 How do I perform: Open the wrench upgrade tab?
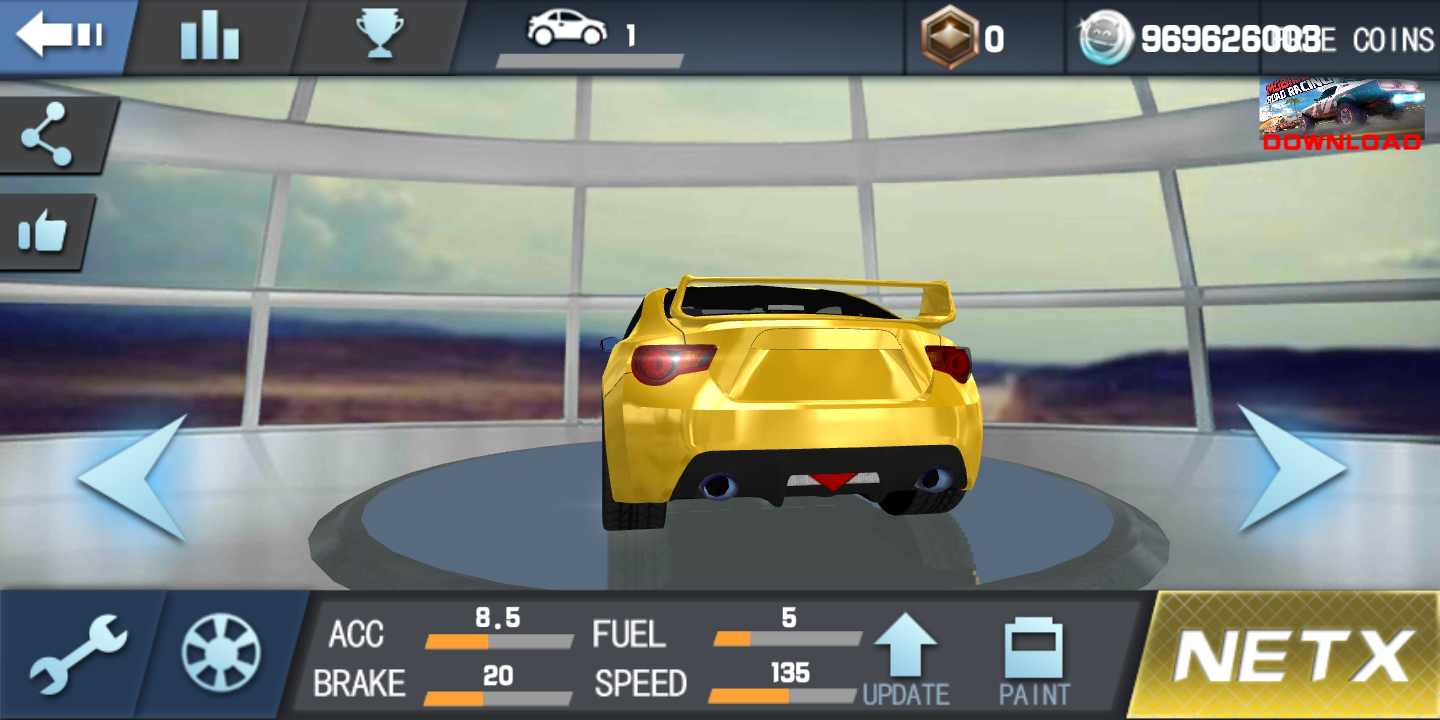pyautogui.click(x=78, y=655)
